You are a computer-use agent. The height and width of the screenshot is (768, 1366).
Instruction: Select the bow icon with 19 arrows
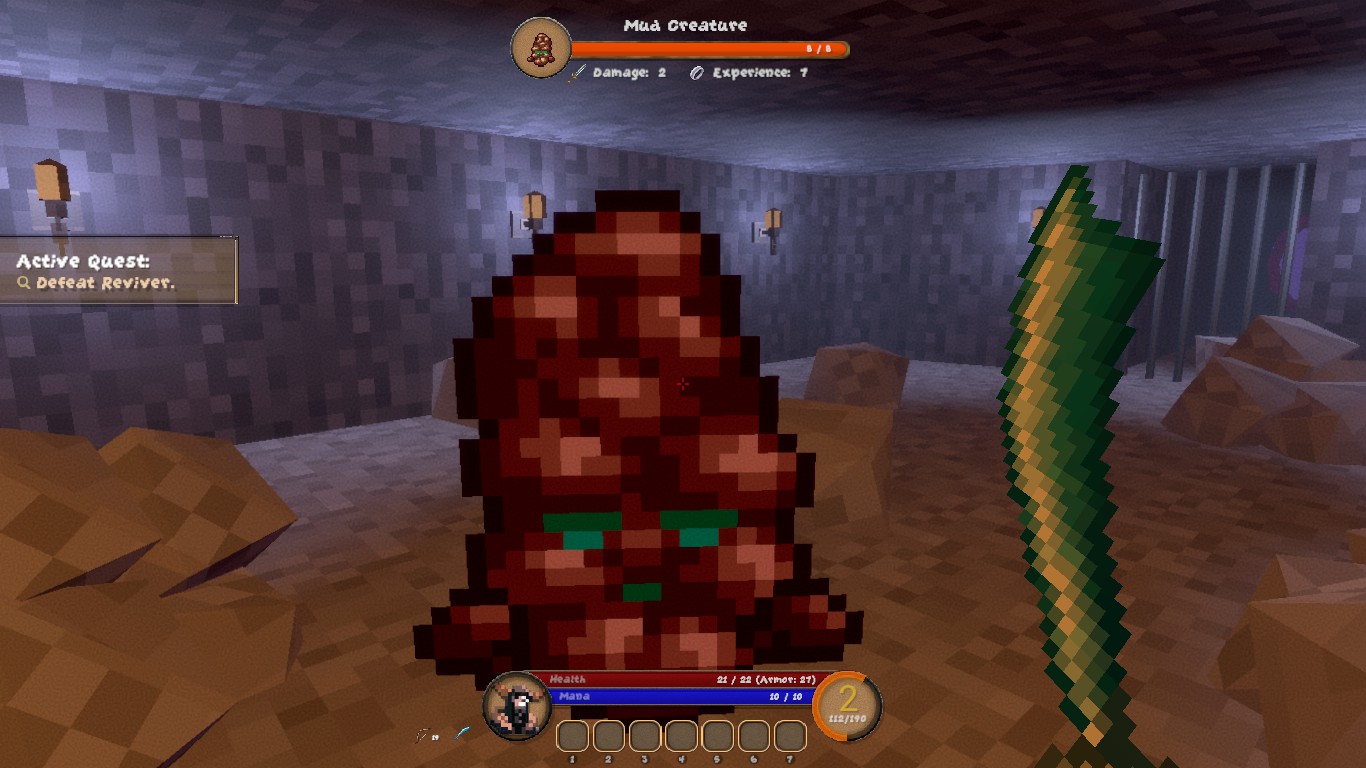(424, 736)
